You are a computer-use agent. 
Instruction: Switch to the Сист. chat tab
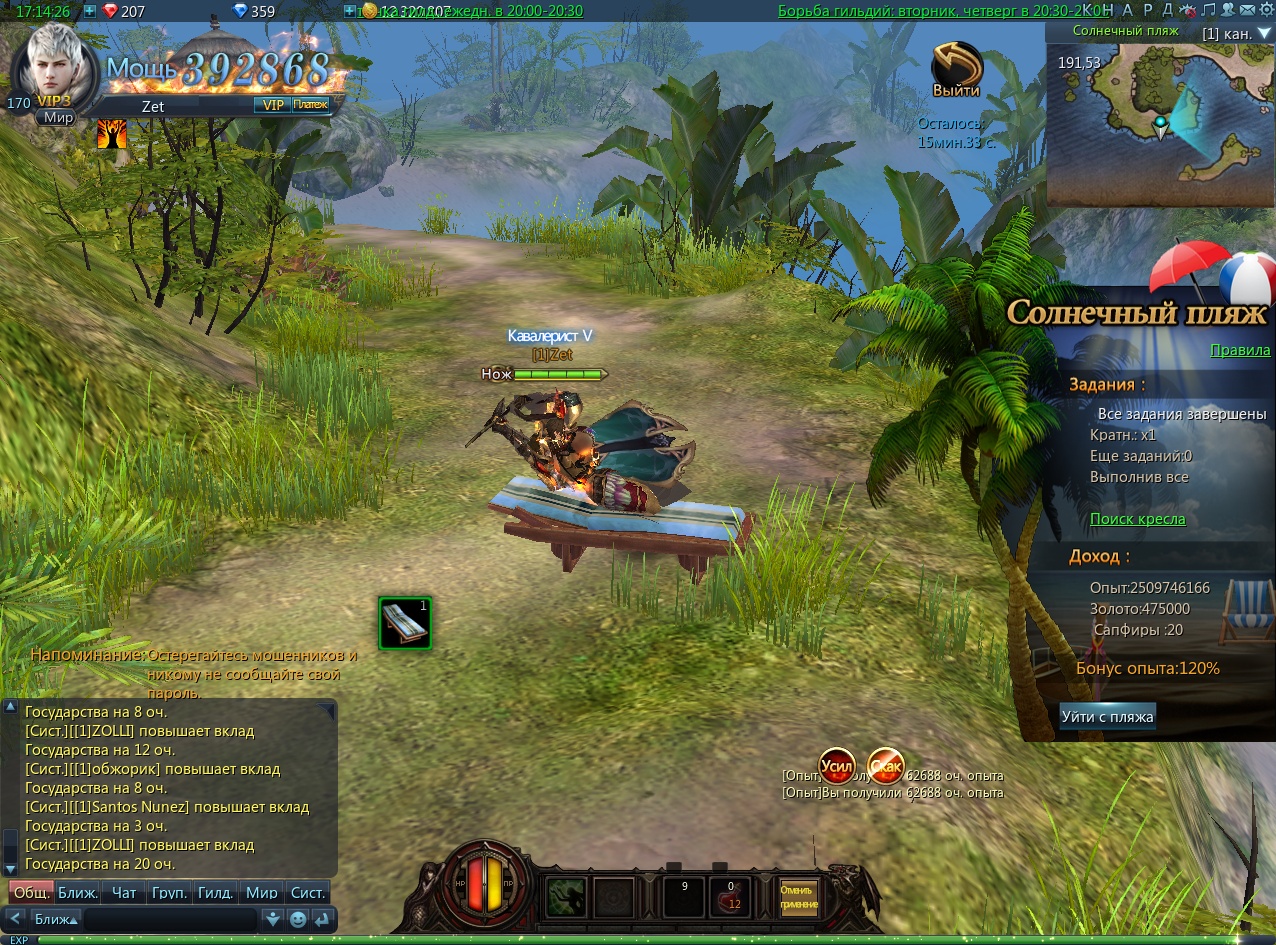point(307,893)
